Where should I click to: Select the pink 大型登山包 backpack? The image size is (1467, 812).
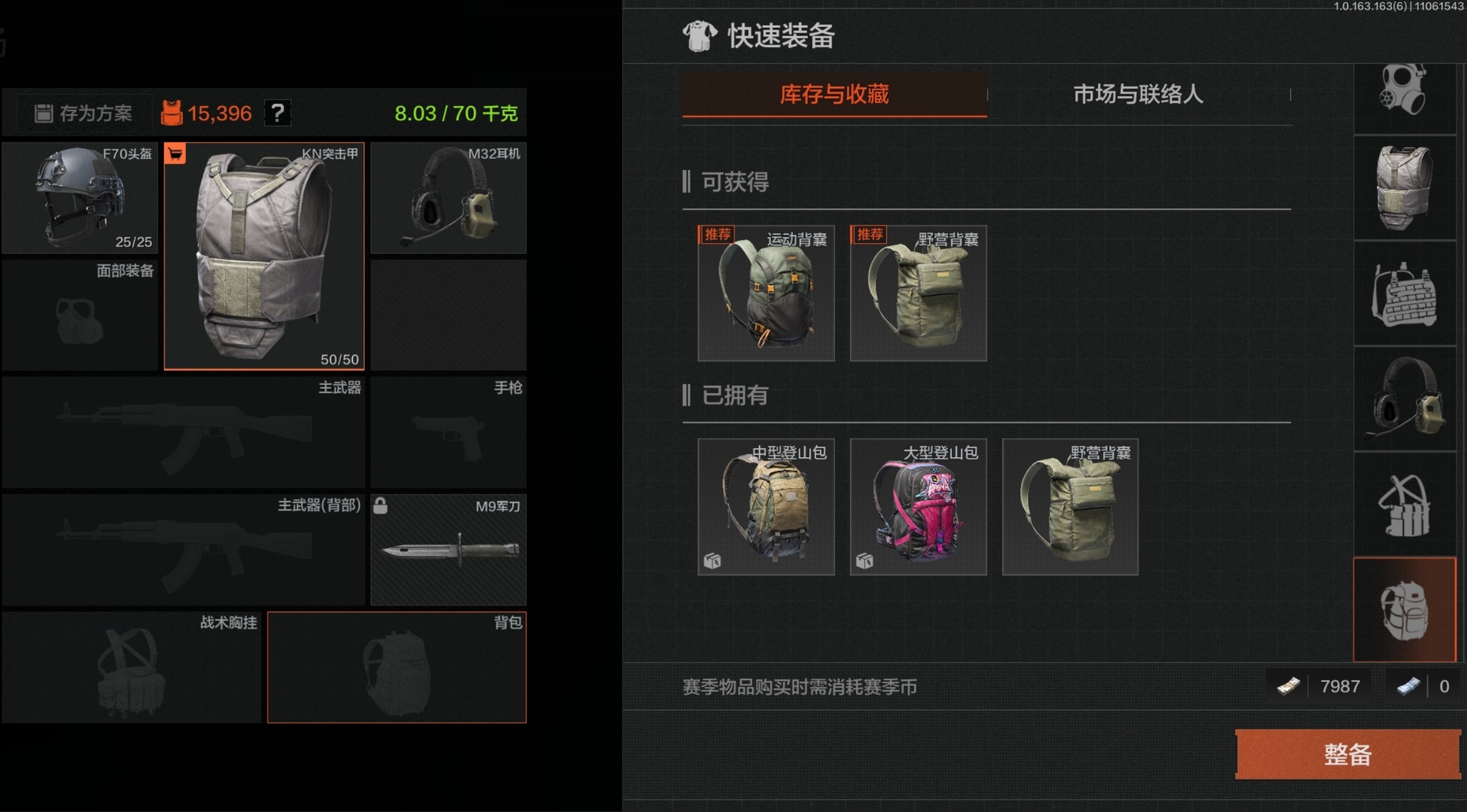918,507
